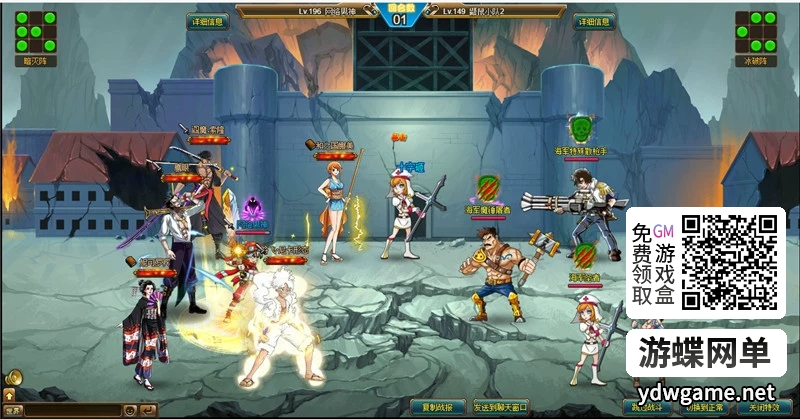Open the right team's 详细信息 details
800x419 pixels.
[x=593, y=21]
